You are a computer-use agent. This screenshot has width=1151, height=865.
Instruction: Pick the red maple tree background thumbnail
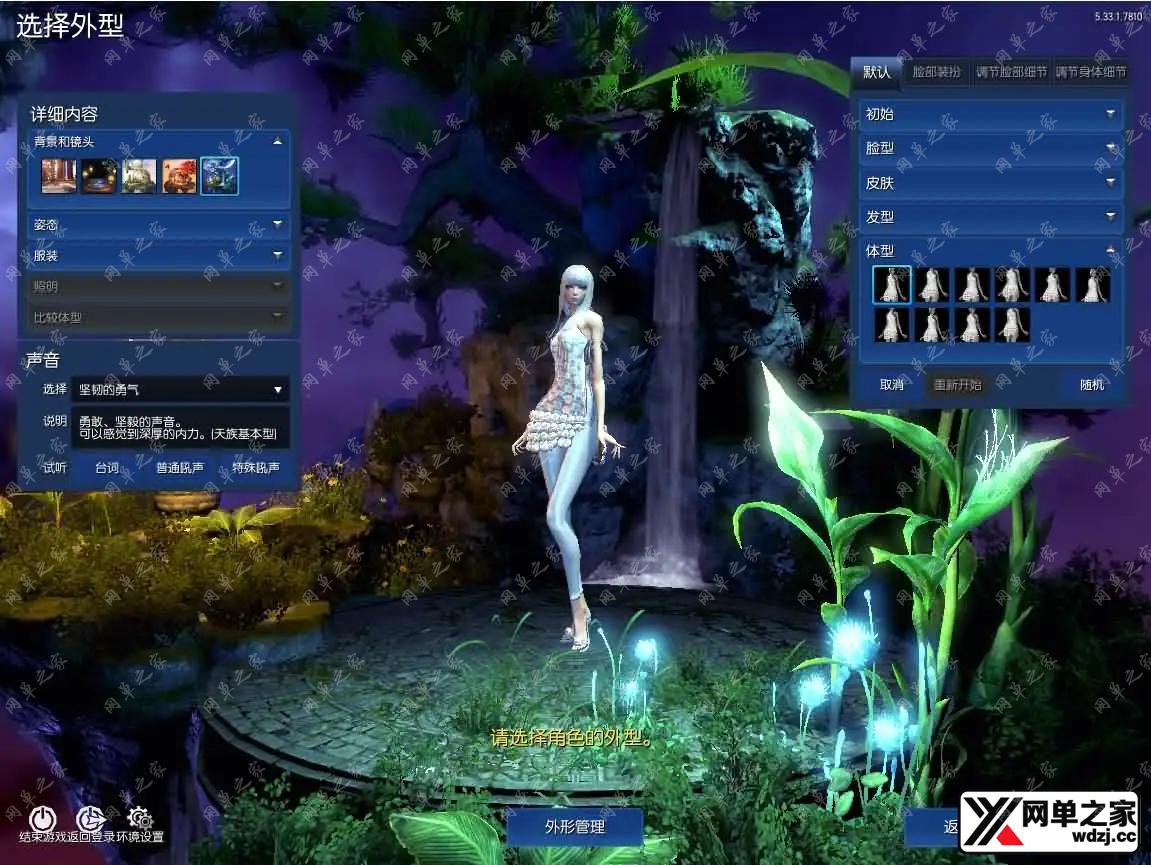point(179,177)
